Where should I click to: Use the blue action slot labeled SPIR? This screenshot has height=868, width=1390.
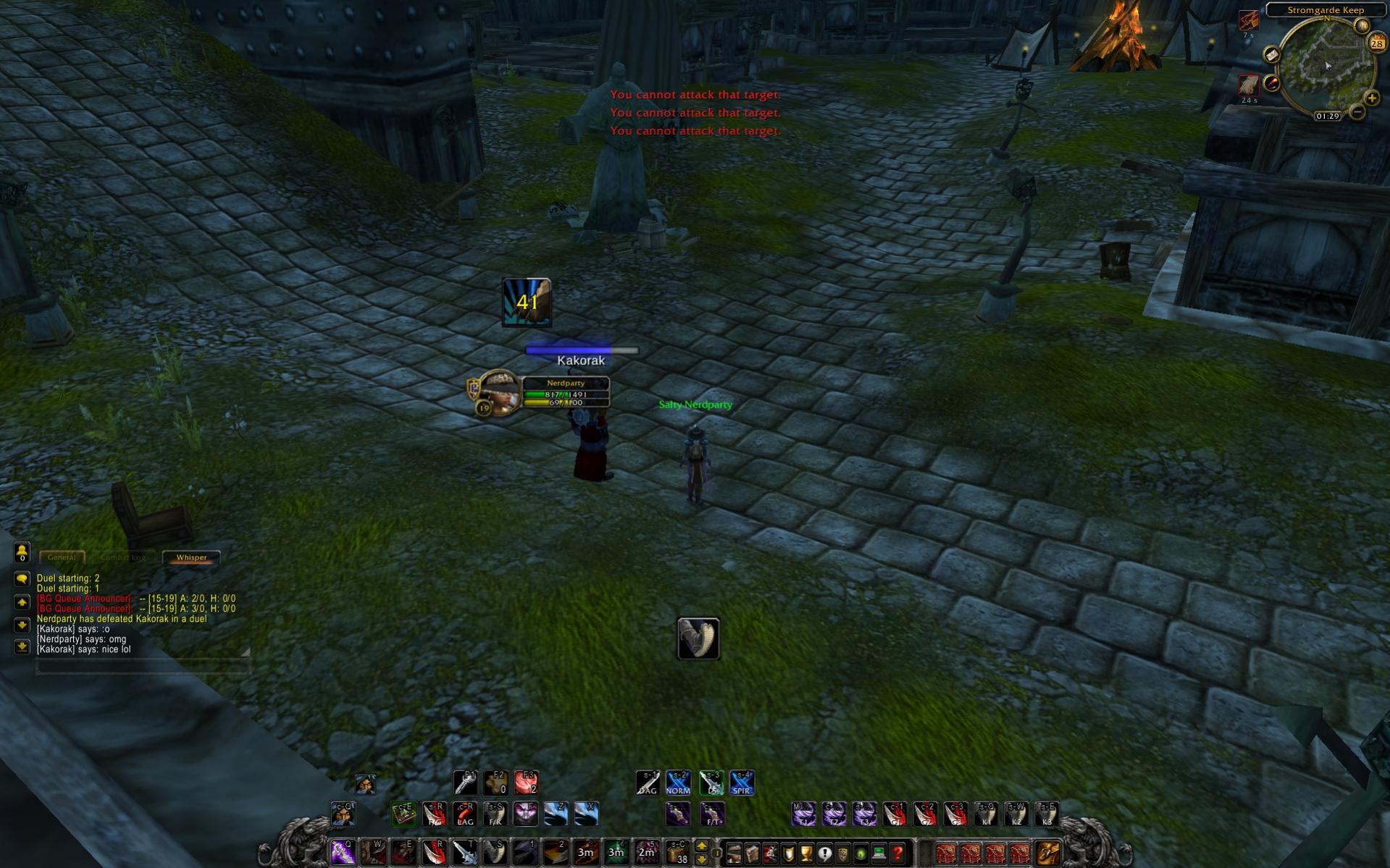coord(742,783)
